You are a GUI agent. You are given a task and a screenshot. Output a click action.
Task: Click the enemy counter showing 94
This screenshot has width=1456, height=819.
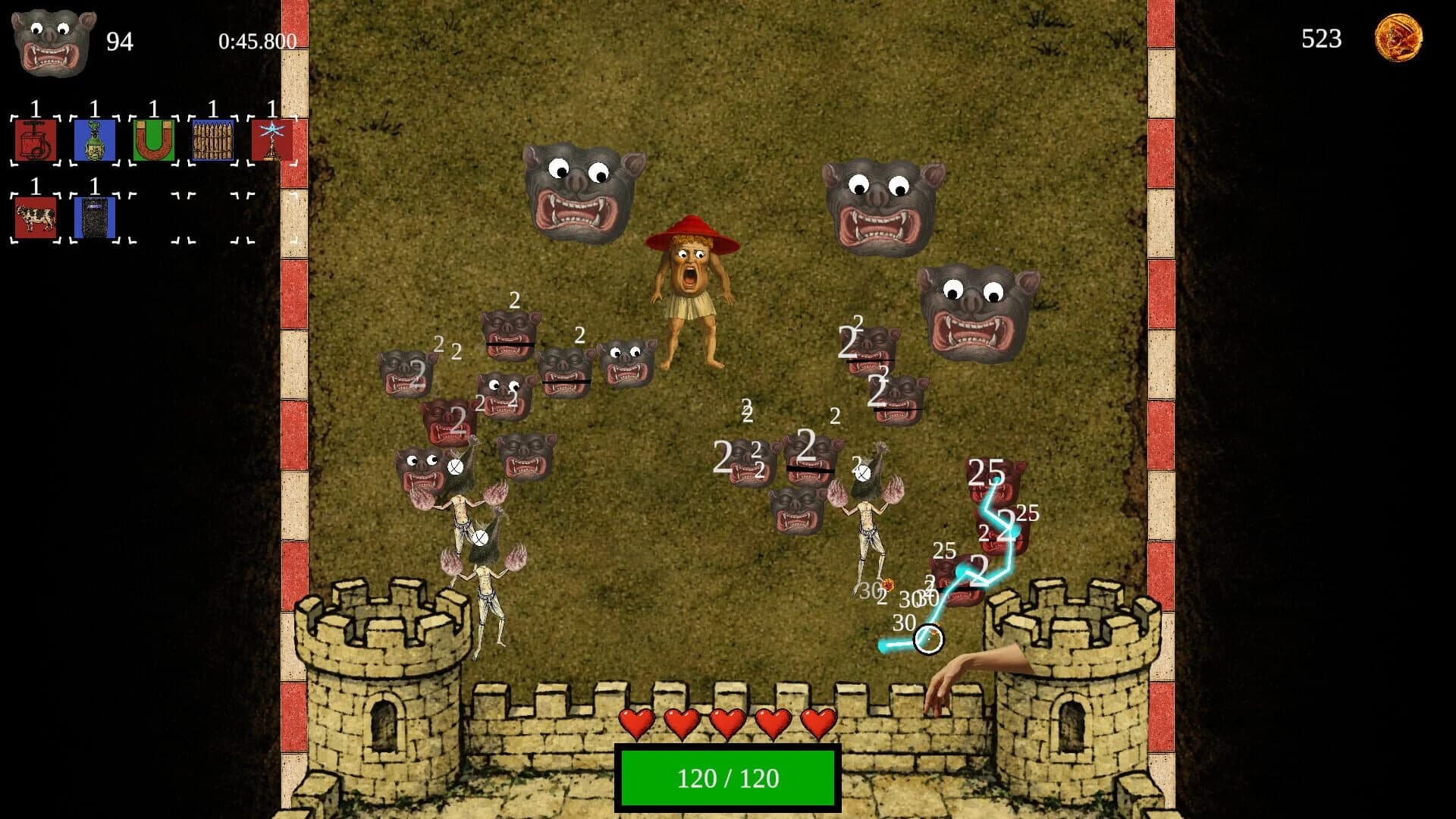click(120, 42)
